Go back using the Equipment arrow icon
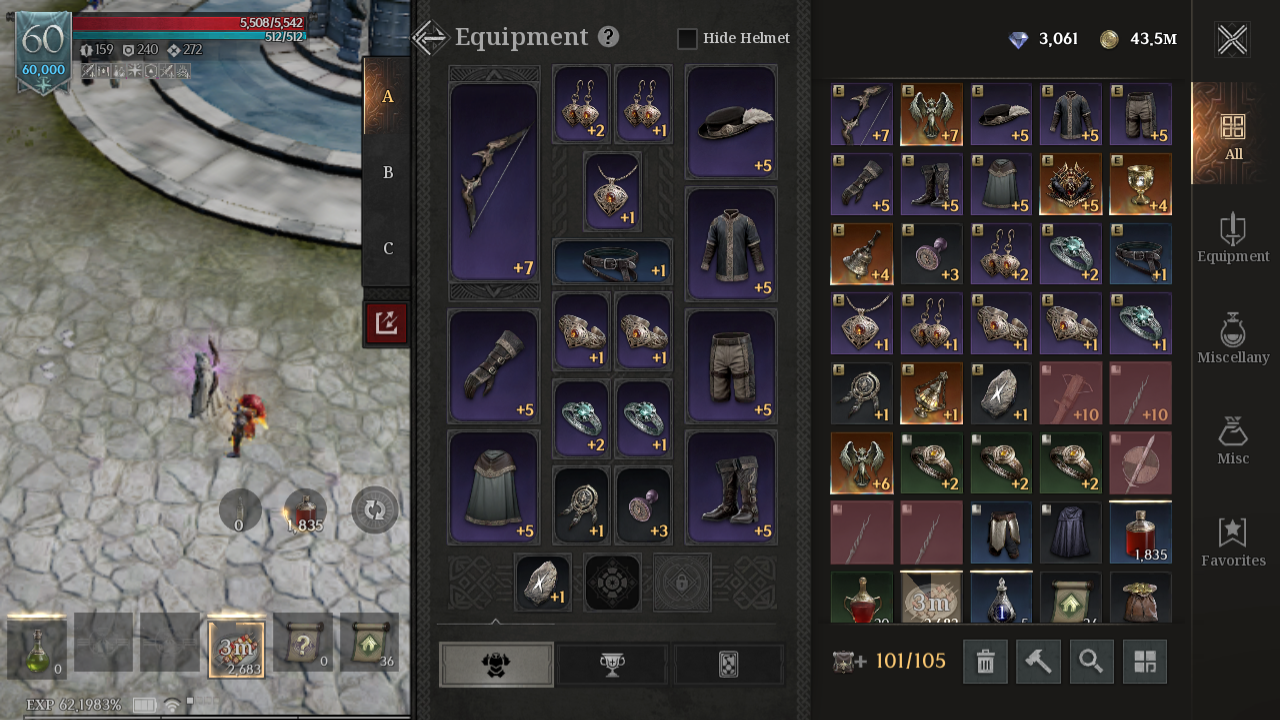Screen dimensions: 1280x720 (x=430, y=38)
